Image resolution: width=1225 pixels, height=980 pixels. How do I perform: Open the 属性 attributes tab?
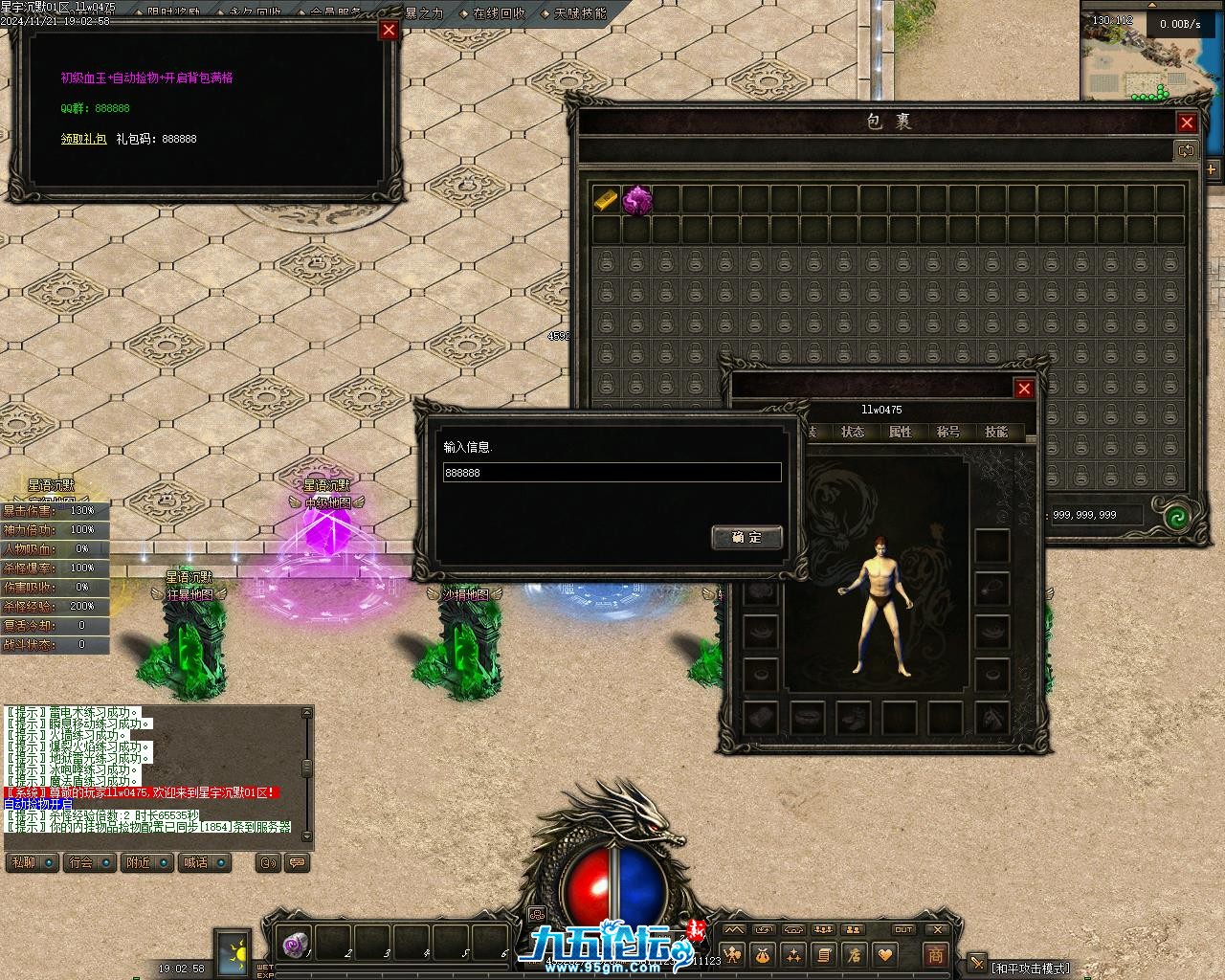(x=901, y=432)
